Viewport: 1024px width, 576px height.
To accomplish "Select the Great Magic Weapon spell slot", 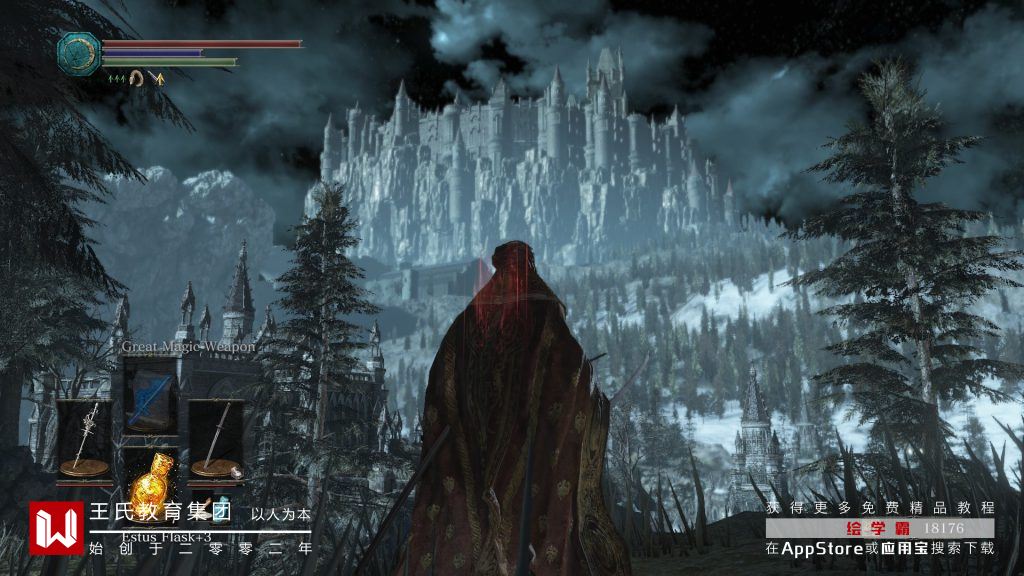I will click(x=152, y=394).
